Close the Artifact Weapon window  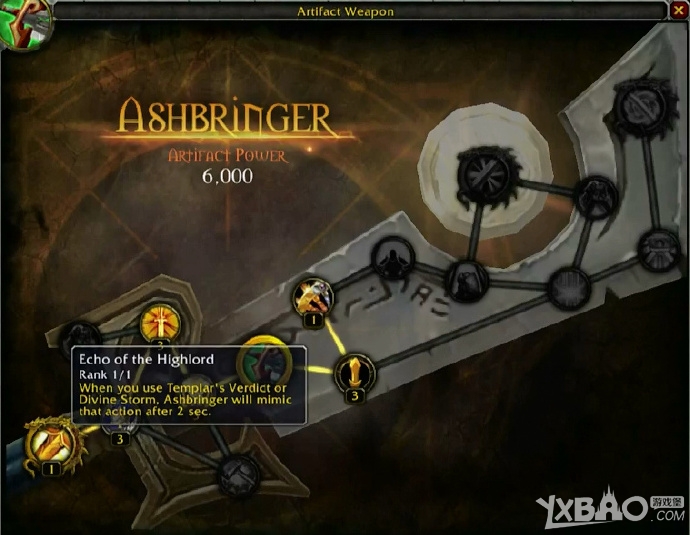click(679, 11)
